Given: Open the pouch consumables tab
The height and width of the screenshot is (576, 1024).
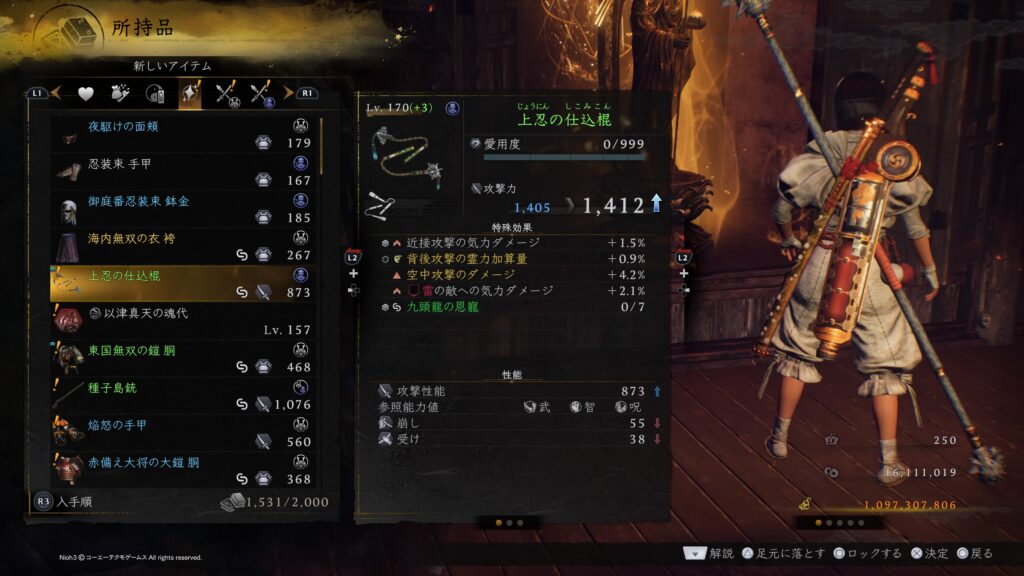Looking at the screenshot, I should click(x=121, y=94).
